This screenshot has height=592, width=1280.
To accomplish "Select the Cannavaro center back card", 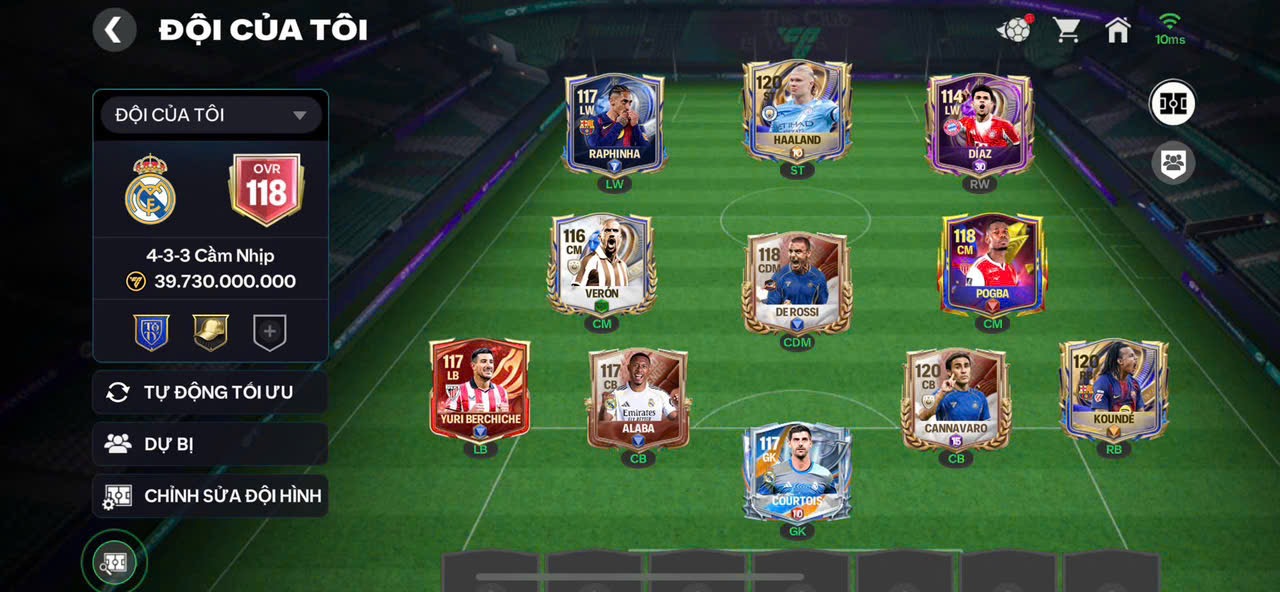I will (x=955, y=398).
